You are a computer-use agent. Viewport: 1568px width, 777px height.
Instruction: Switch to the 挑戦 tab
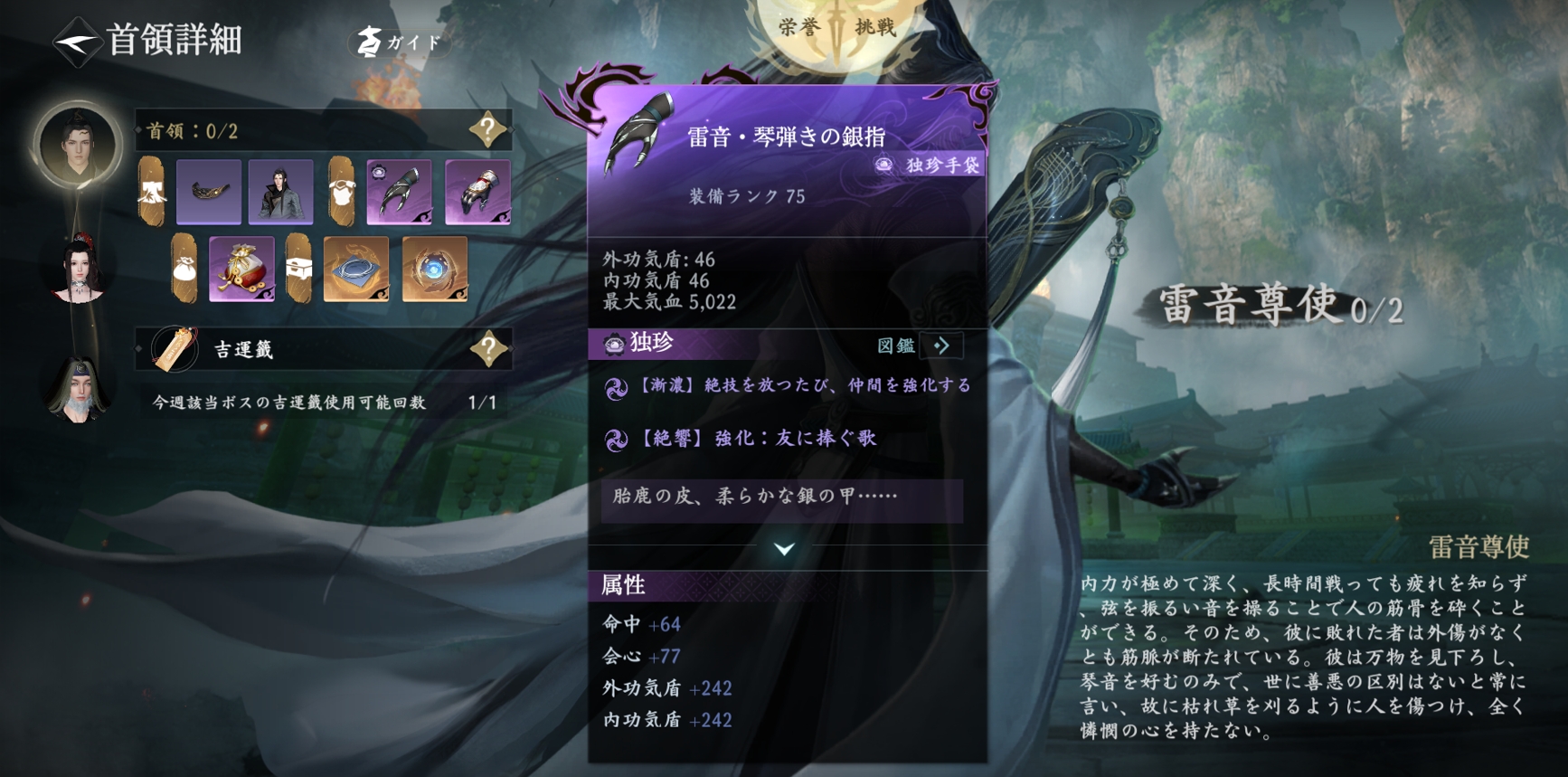click(874, 27)
